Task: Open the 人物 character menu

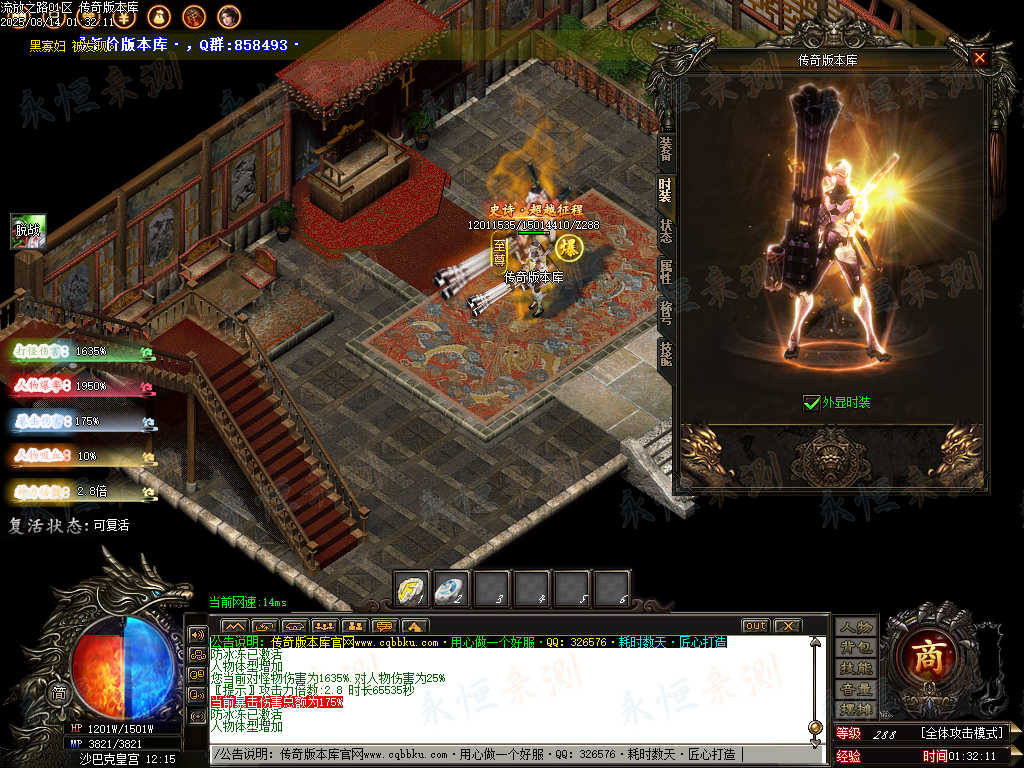Action: point(856,626)
